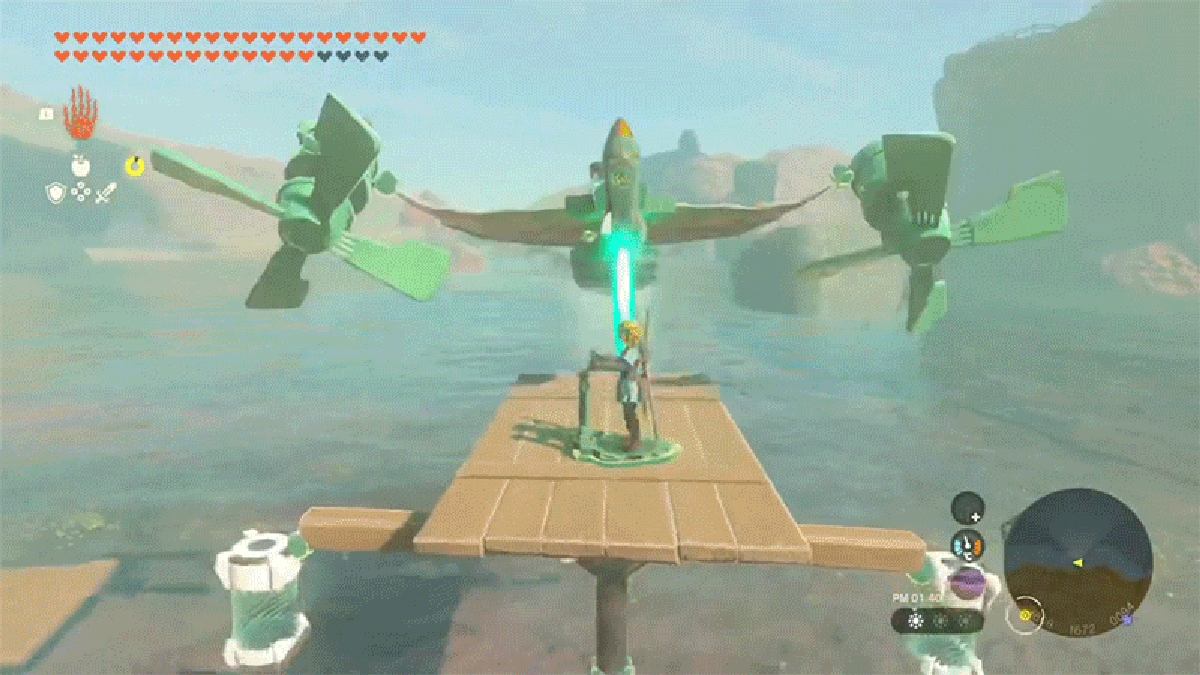Select the red Ultrahand ability icon
Image resolution: width=1200 pixels, height=675 pixels.
[x=80, y=113]
